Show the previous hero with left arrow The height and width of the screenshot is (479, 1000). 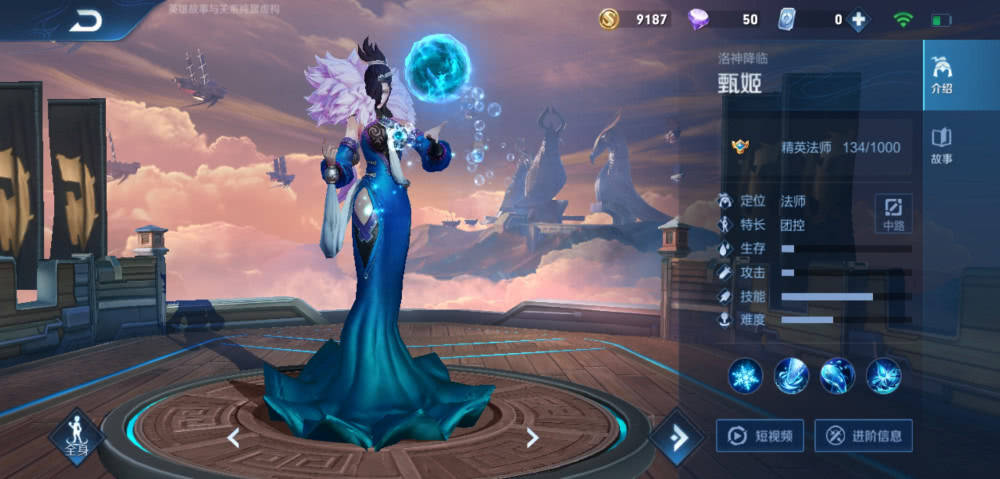point(233,437)
